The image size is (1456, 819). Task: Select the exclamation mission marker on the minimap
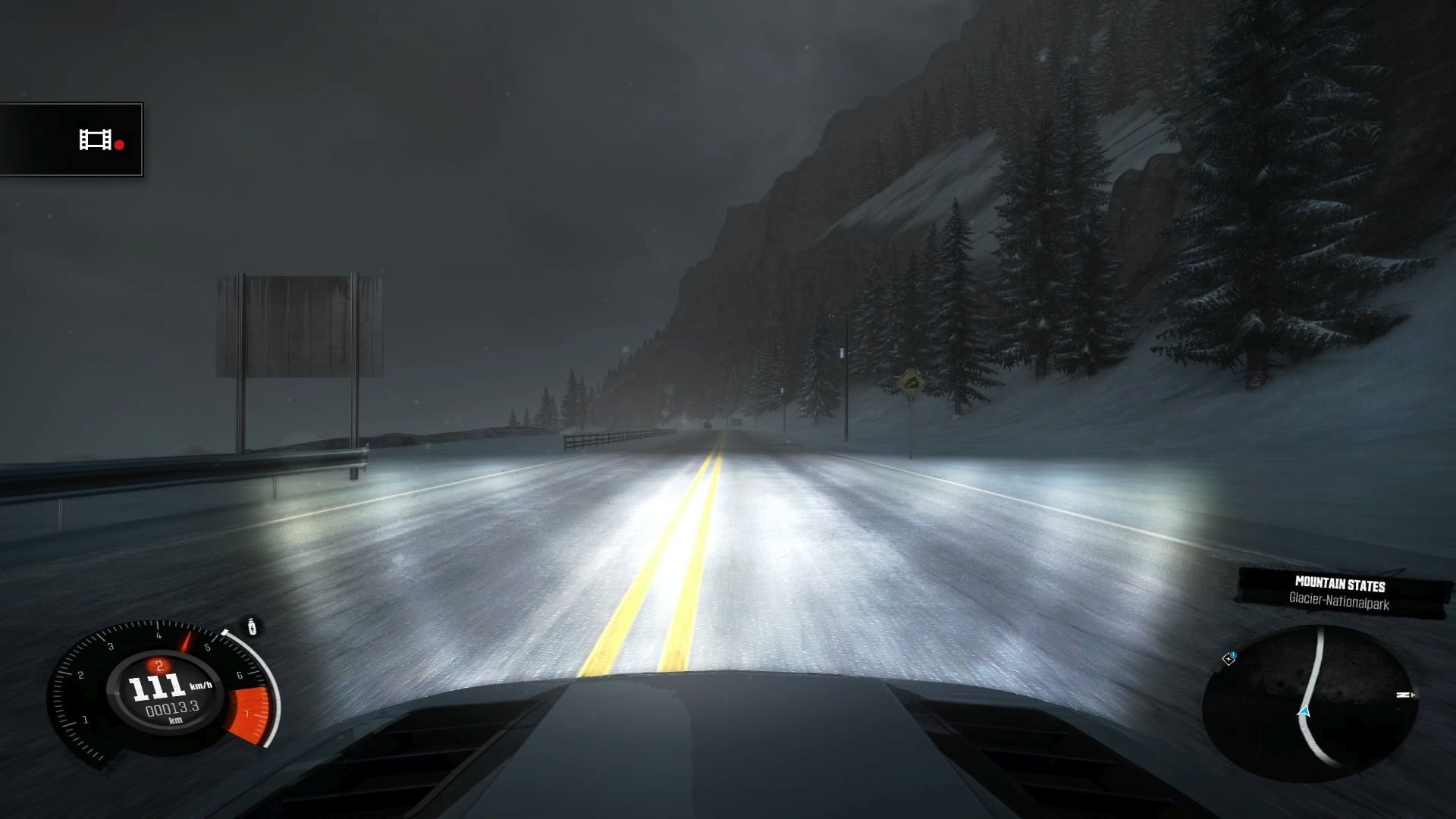pos(1233,654)
